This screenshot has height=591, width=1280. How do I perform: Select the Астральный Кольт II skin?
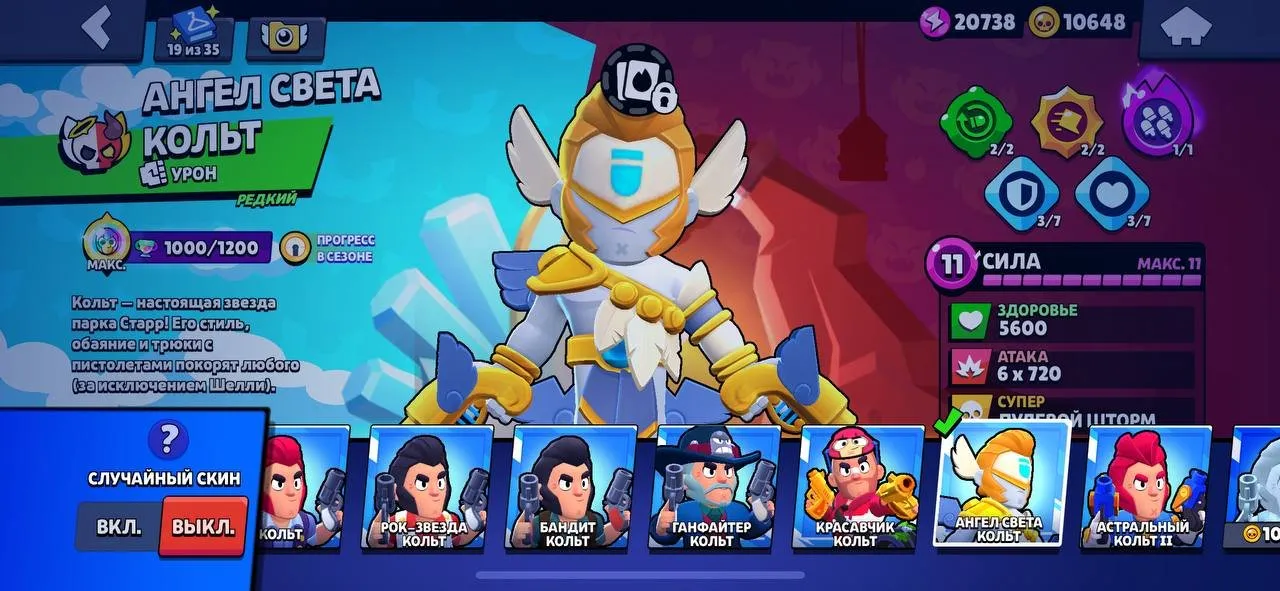[1146, 488]
